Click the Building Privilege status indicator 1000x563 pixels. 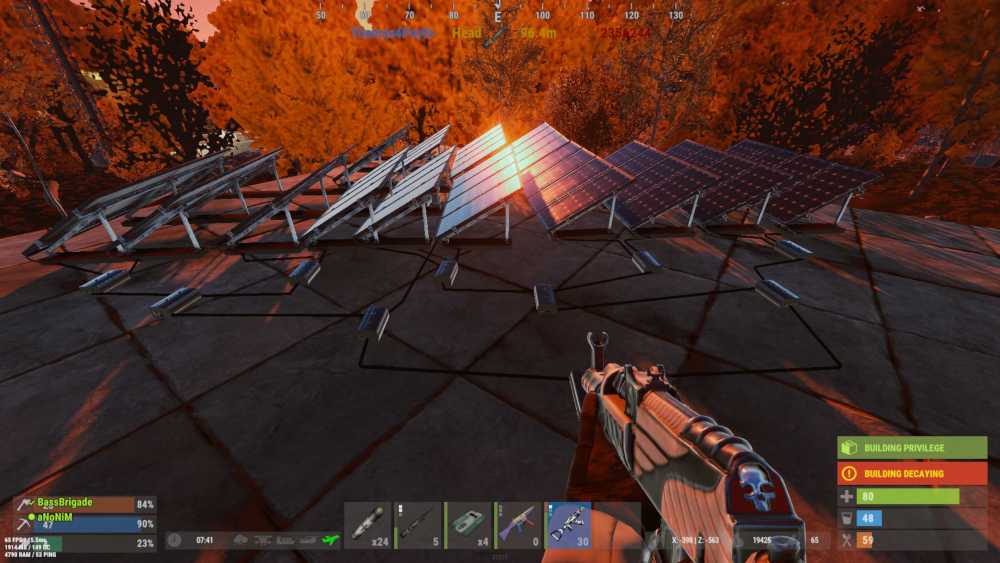tap(912, 447)
